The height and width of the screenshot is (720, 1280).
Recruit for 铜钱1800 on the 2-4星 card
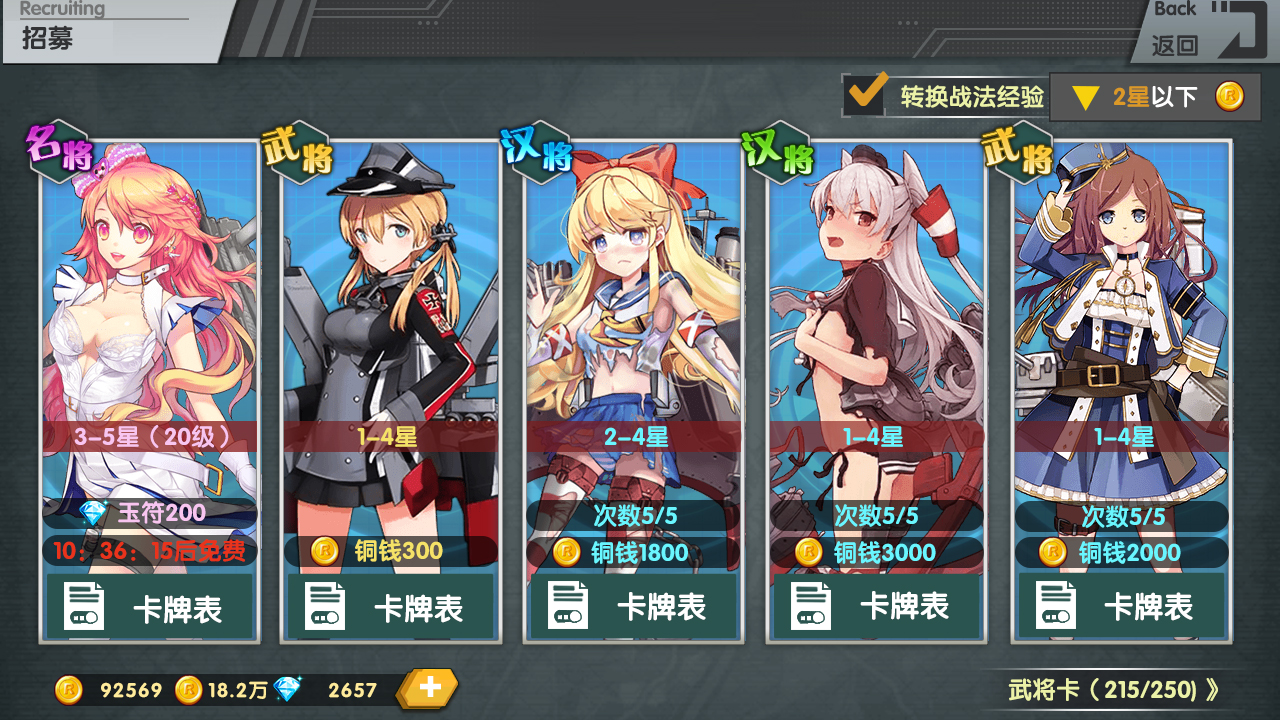coord(633,552)
